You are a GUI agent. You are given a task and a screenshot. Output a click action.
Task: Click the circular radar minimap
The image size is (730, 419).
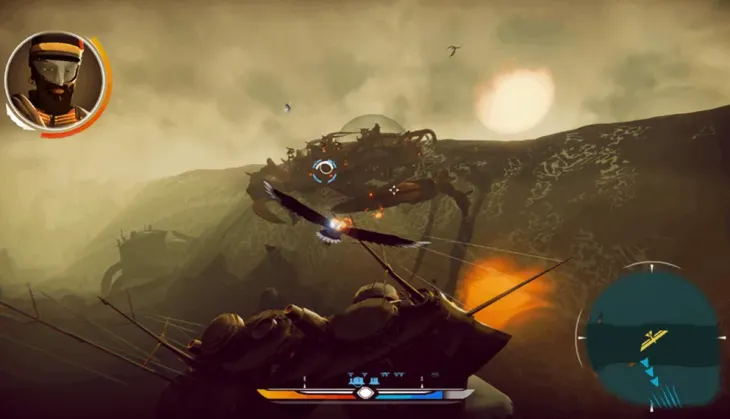coord(652,337)
